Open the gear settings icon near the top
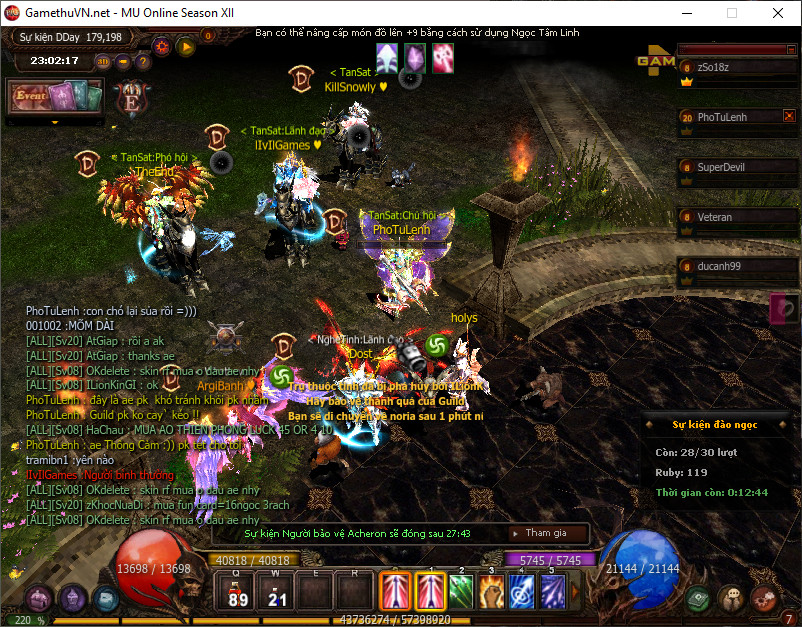This screenshot has width=802, height=627. 161,45
